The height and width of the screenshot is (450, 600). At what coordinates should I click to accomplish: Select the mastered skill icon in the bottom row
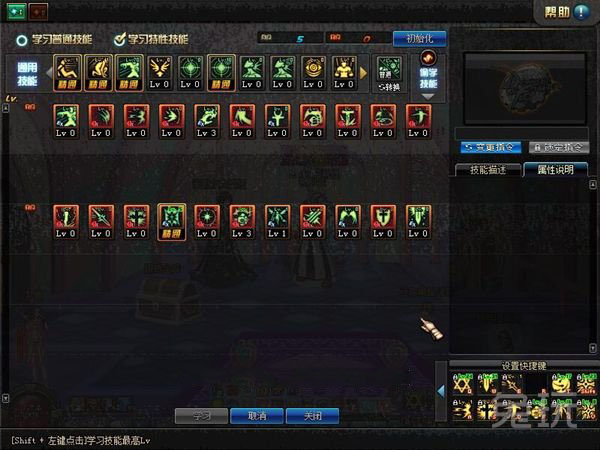click(169, 220)
